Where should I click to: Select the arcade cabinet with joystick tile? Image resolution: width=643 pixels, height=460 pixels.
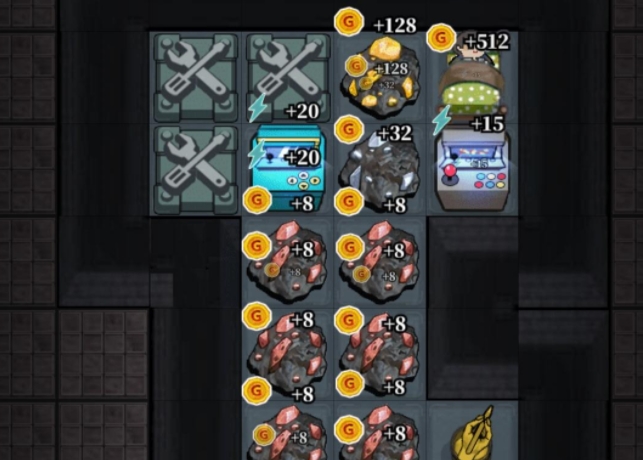coord(474,166)
